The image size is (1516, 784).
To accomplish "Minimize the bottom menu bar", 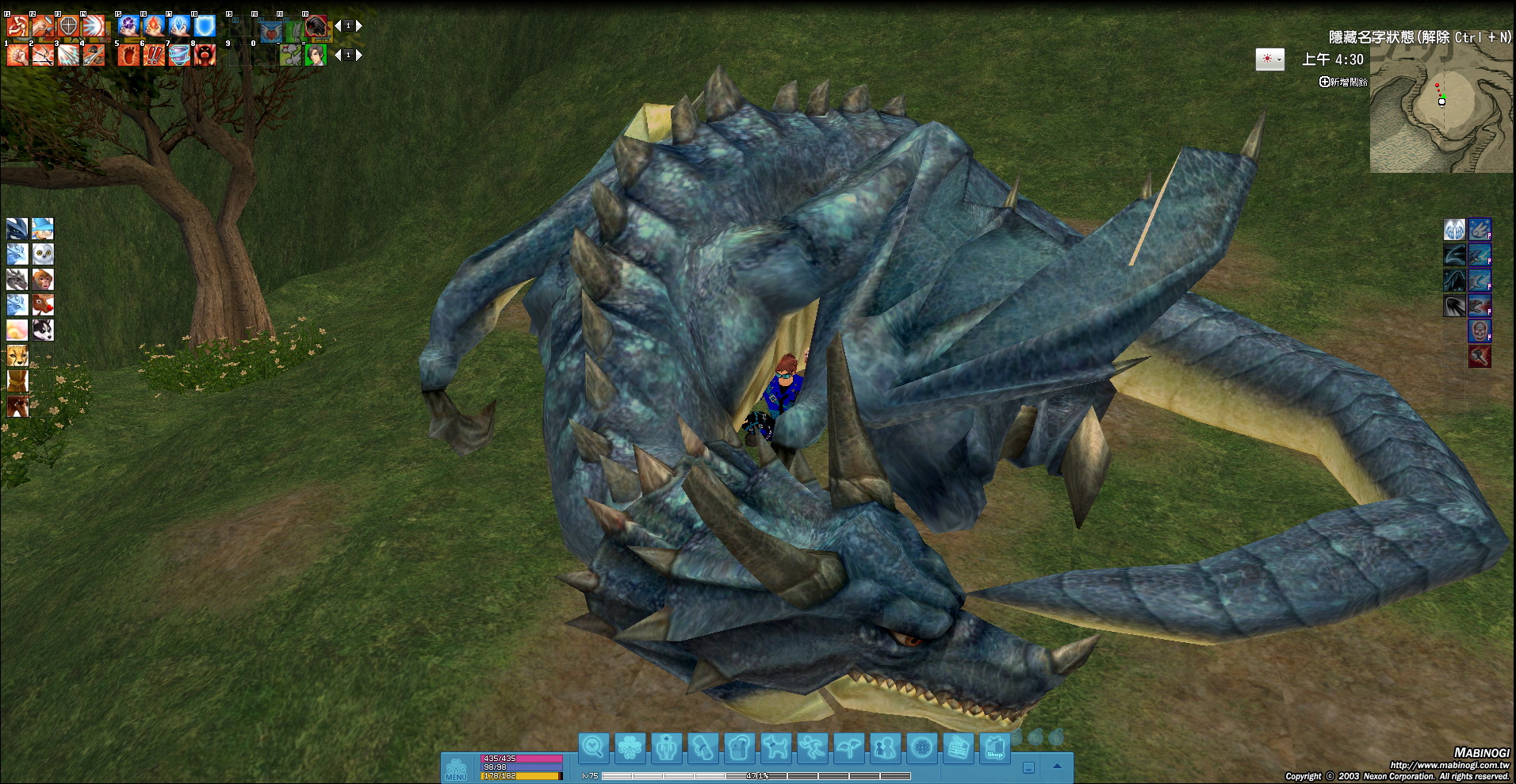I will (1028, 767).
